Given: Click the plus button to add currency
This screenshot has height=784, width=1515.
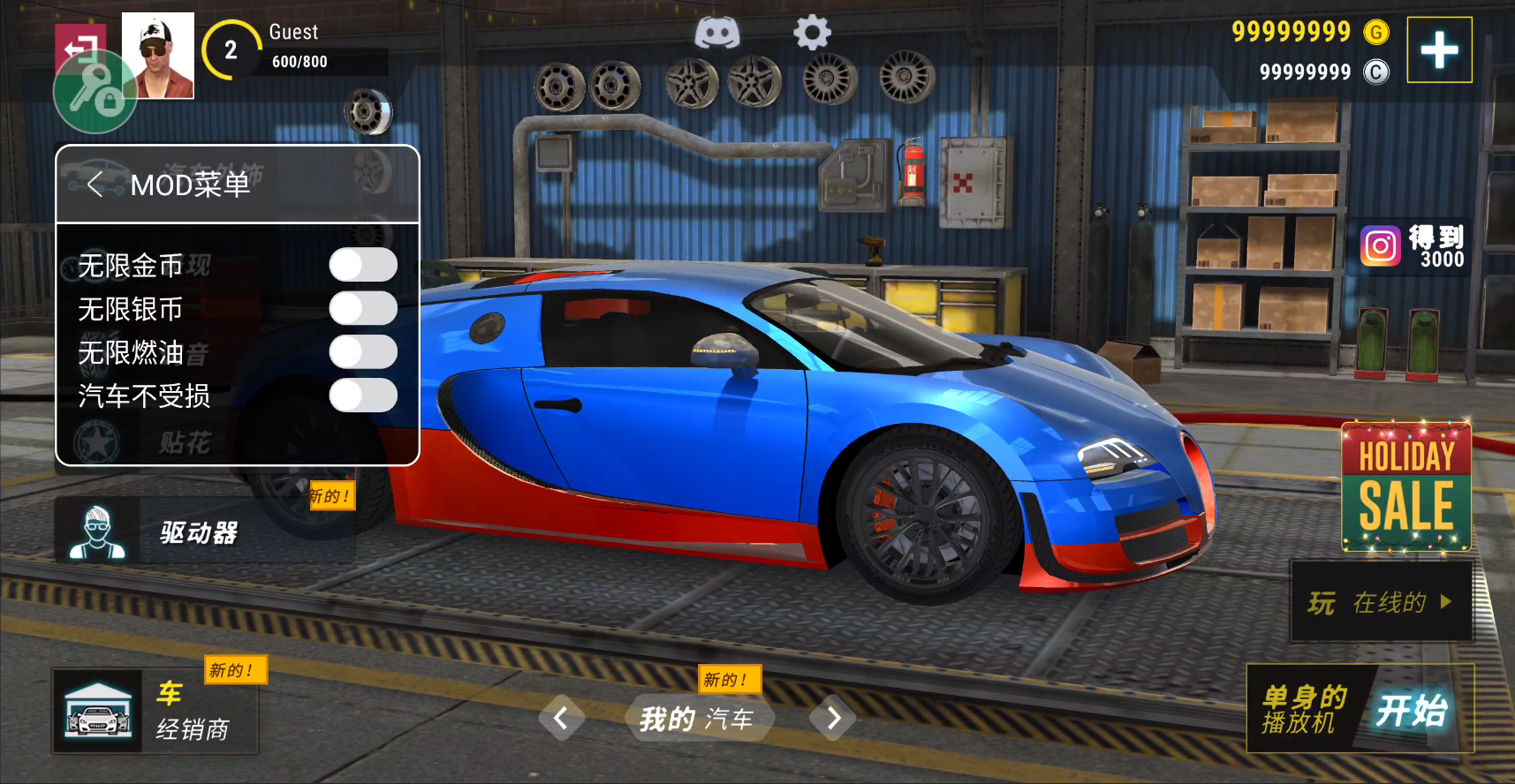Looking at the screenshot, I should (x=1439, y=50).
